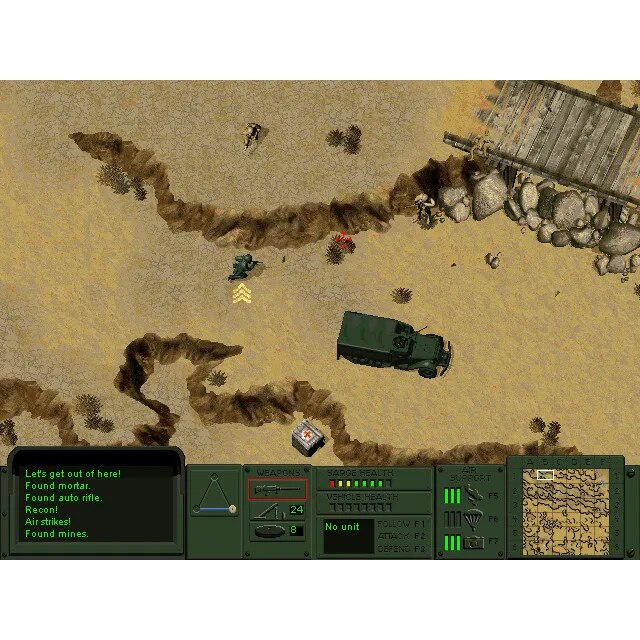The height and width of the screenshot is (640, 640).
Task: Select the 'No unit' display box
Action: (x=348, y=536)
